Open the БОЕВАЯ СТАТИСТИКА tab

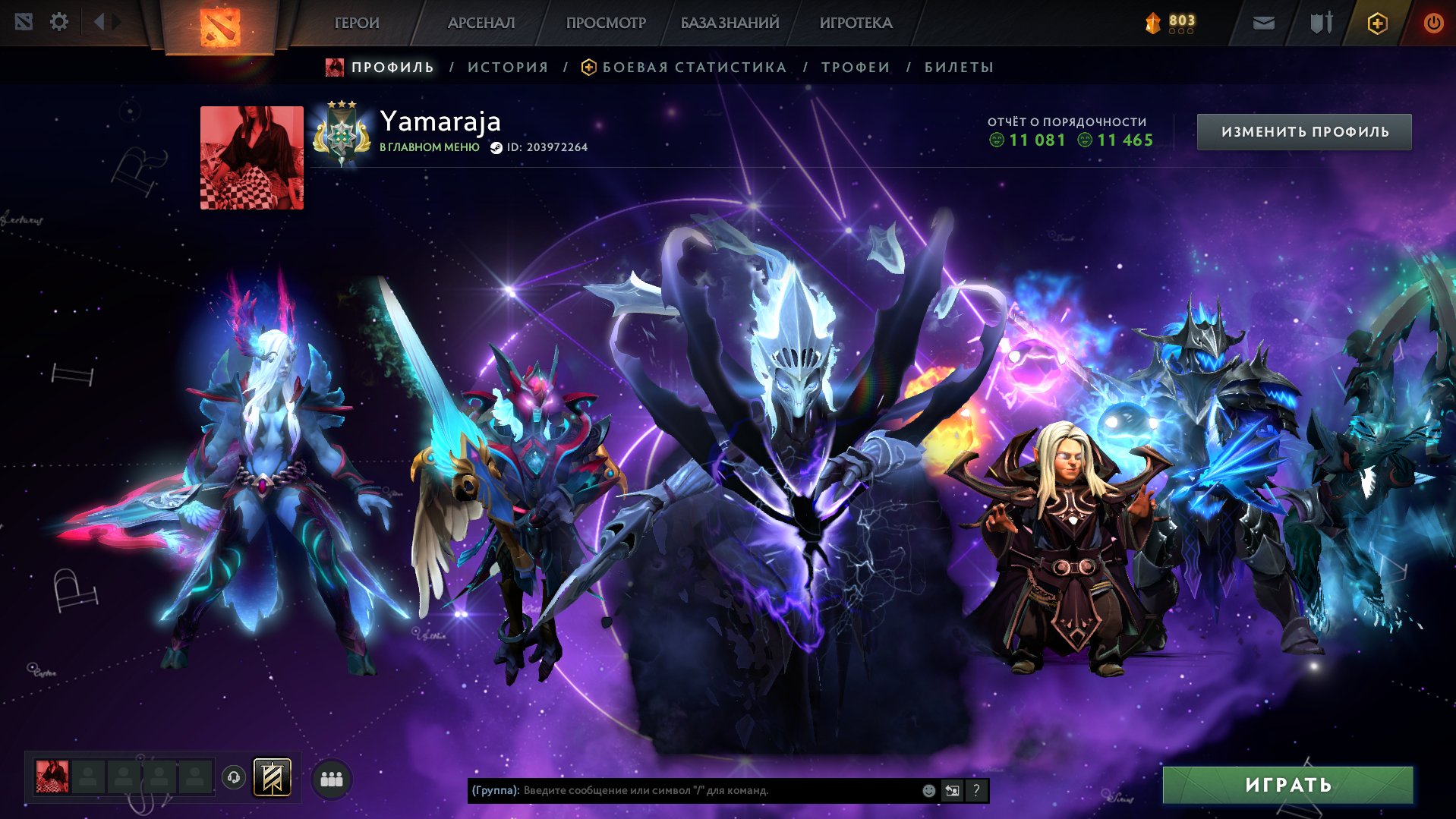click(x=693, y=67)
